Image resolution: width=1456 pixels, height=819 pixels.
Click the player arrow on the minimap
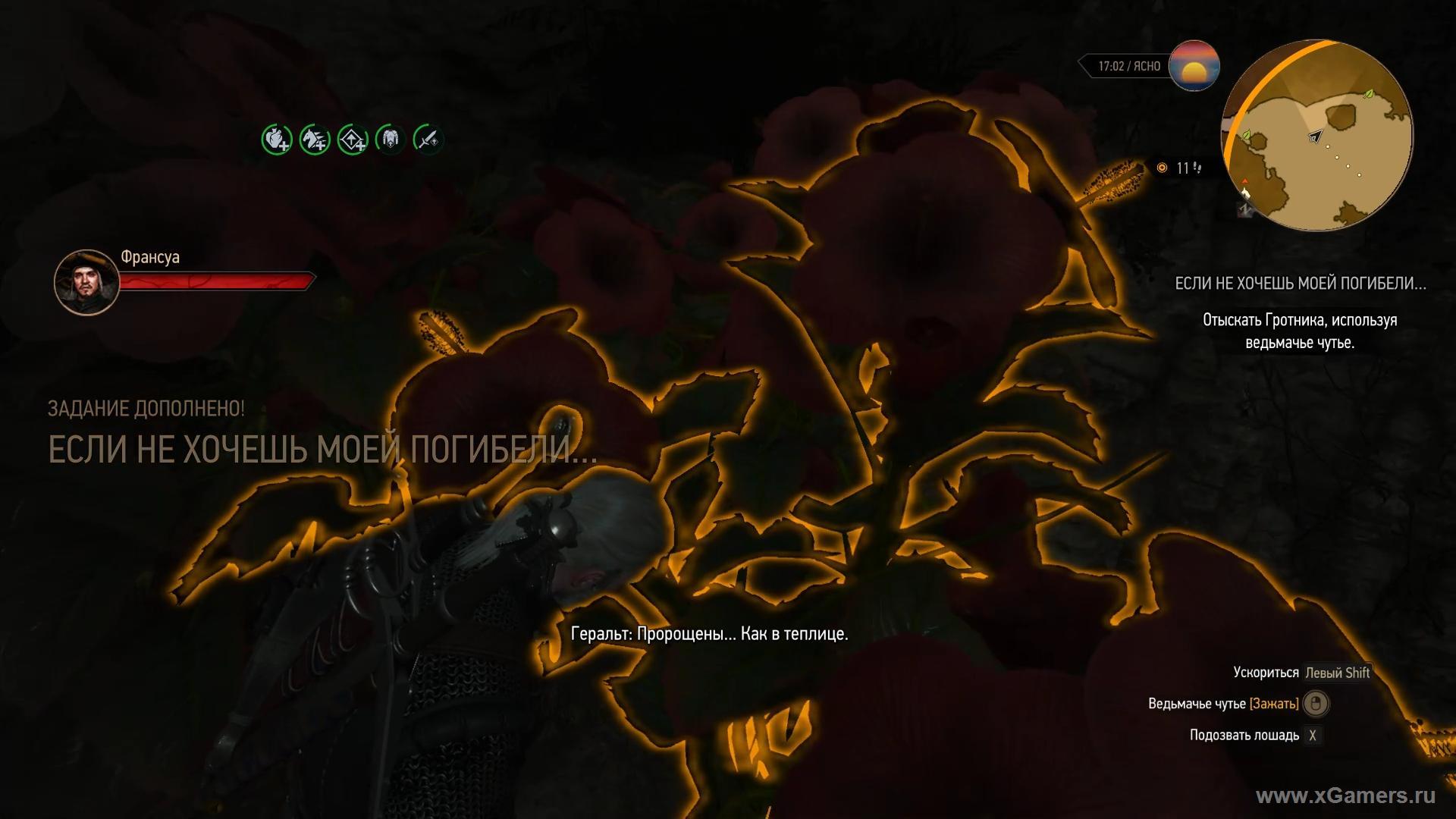coord(1315,136)
